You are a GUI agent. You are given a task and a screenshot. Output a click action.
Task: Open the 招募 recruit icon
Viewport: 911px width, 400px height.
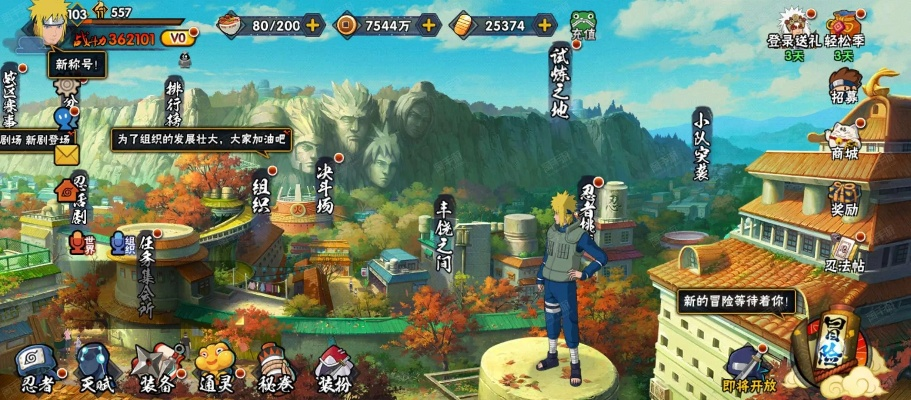[x=845, y=83]
